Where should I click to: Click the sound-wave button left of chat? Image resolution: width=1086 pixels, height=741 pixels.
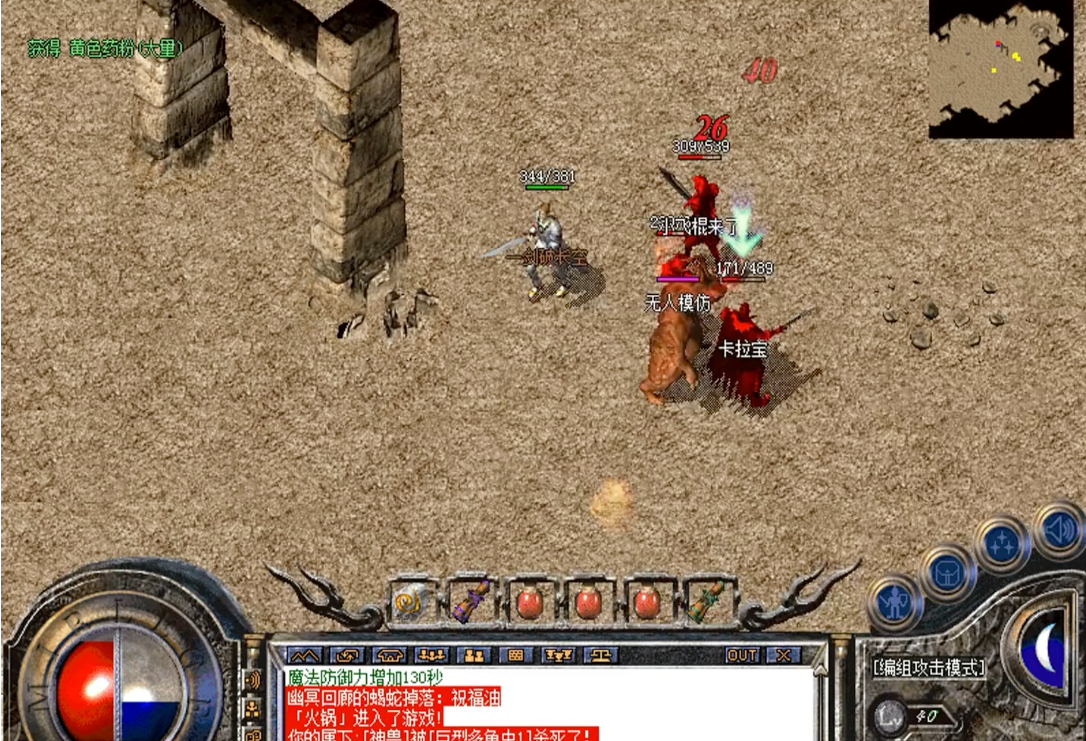[252, 680]
